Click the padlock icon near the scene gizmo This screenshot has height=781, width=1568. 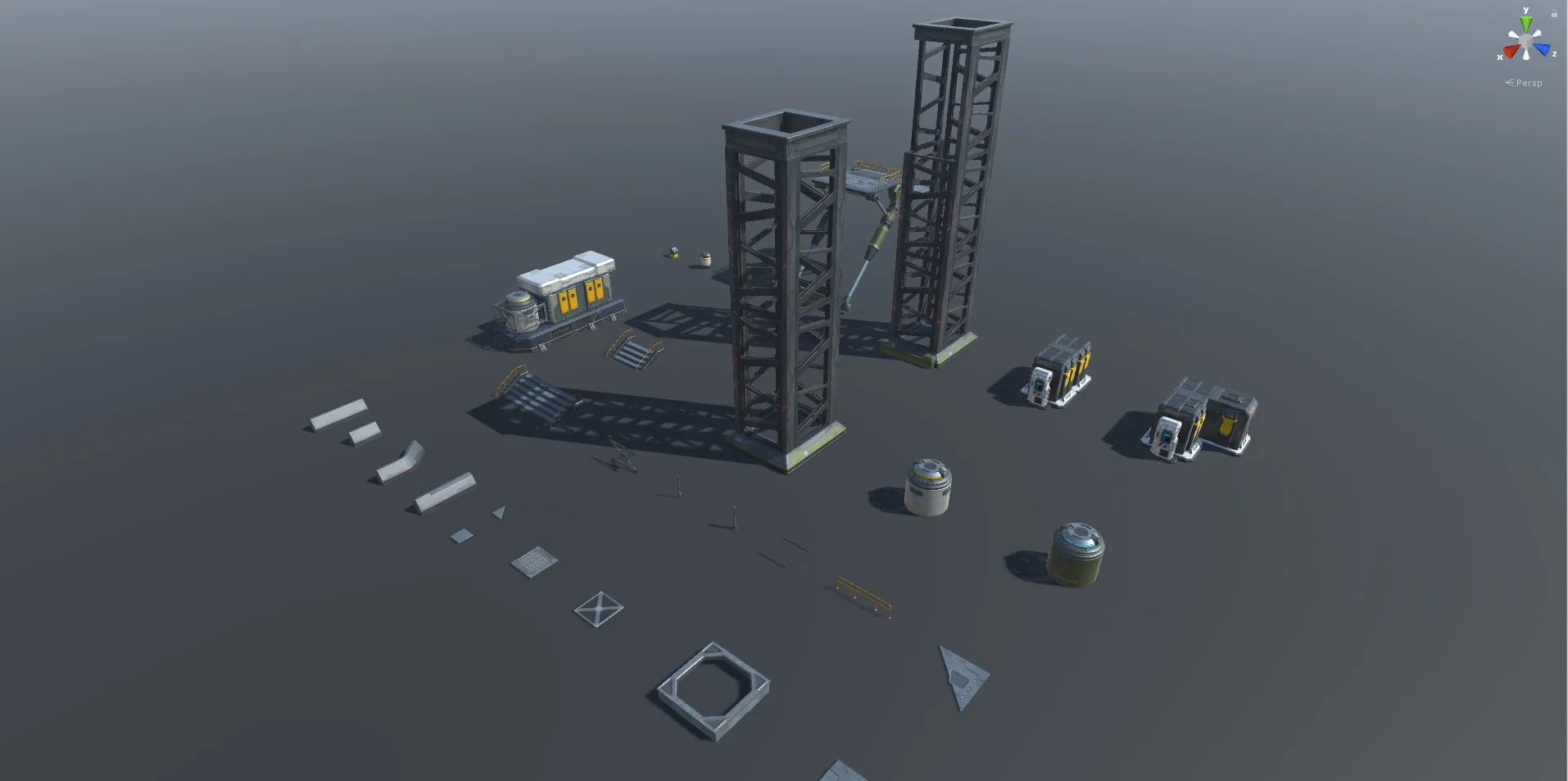click(1554, 13)
